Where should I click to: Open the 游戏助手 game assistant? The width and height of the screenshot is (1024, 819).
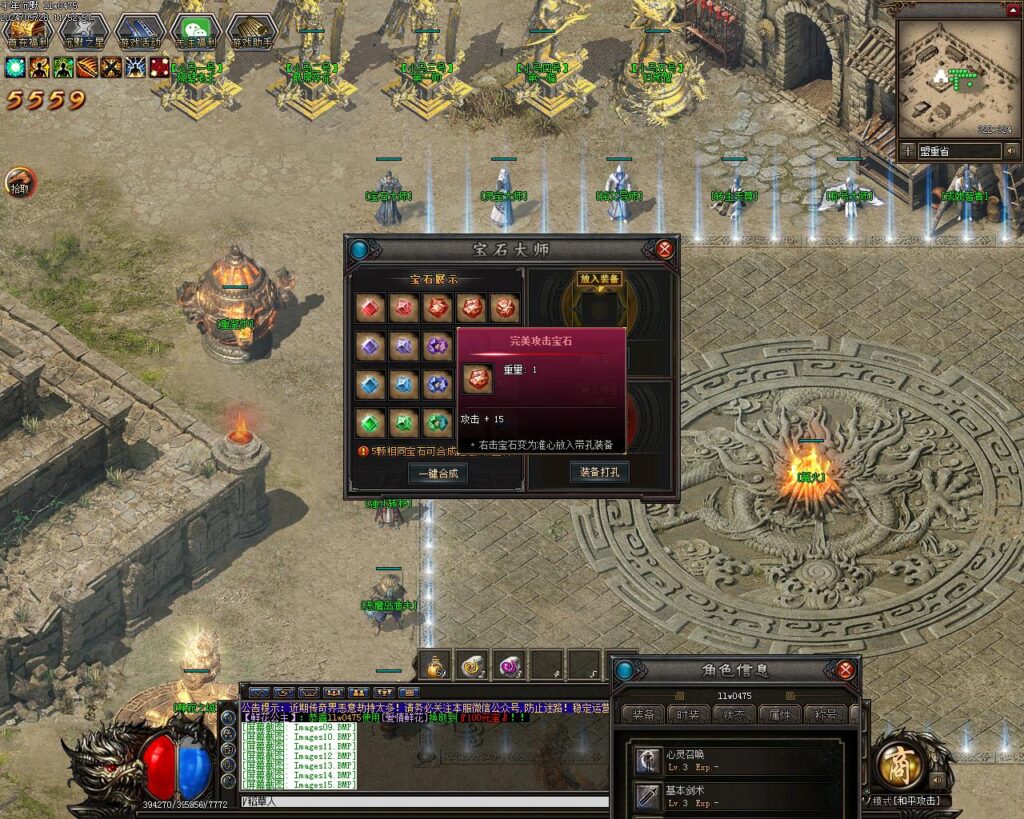click(x=251, y=32)
